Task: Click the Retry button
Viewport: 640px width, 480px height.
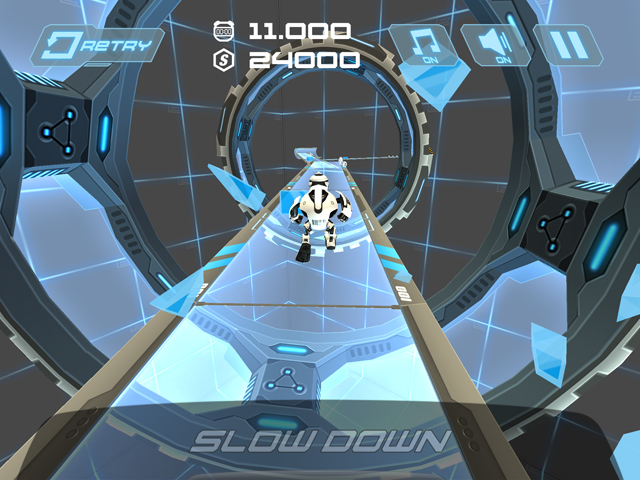Action: coord(100,45)
